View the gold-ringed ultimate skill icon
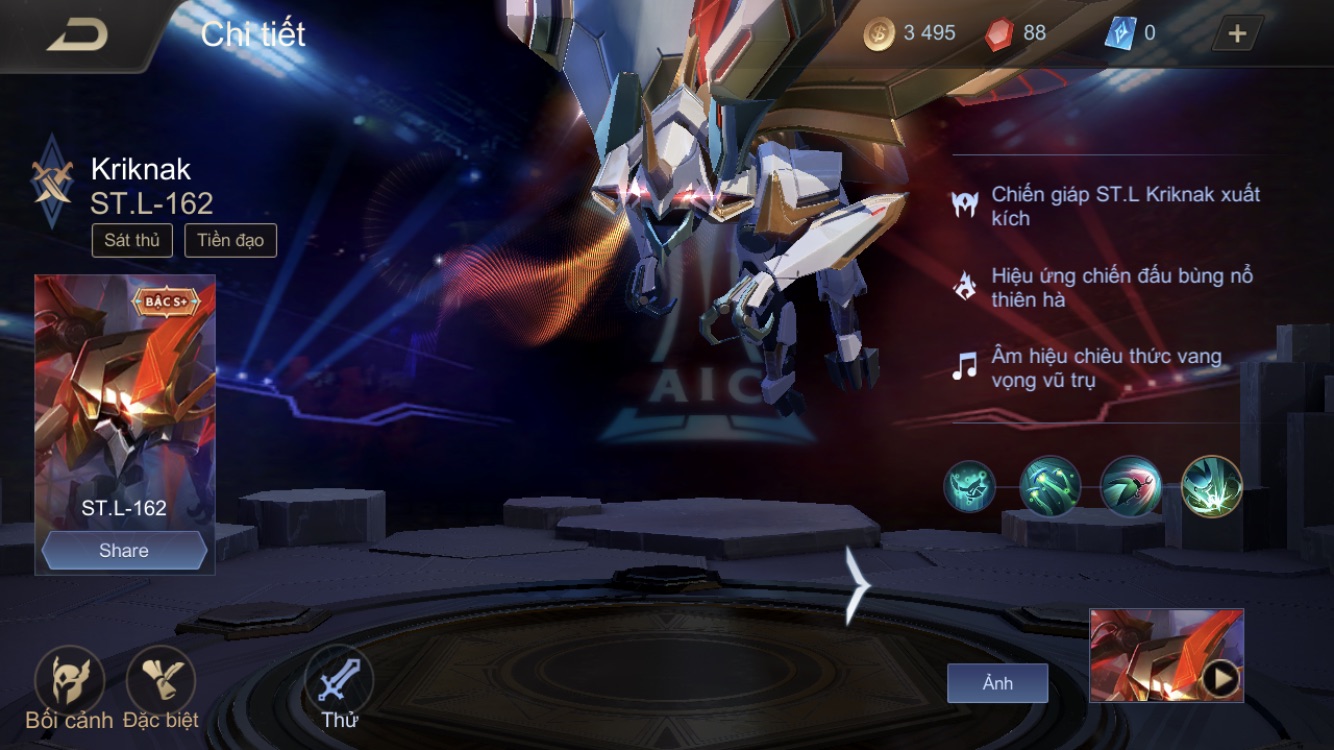Image resolution: width=1334 pixels, height=750 pixels. (1211, 487)
